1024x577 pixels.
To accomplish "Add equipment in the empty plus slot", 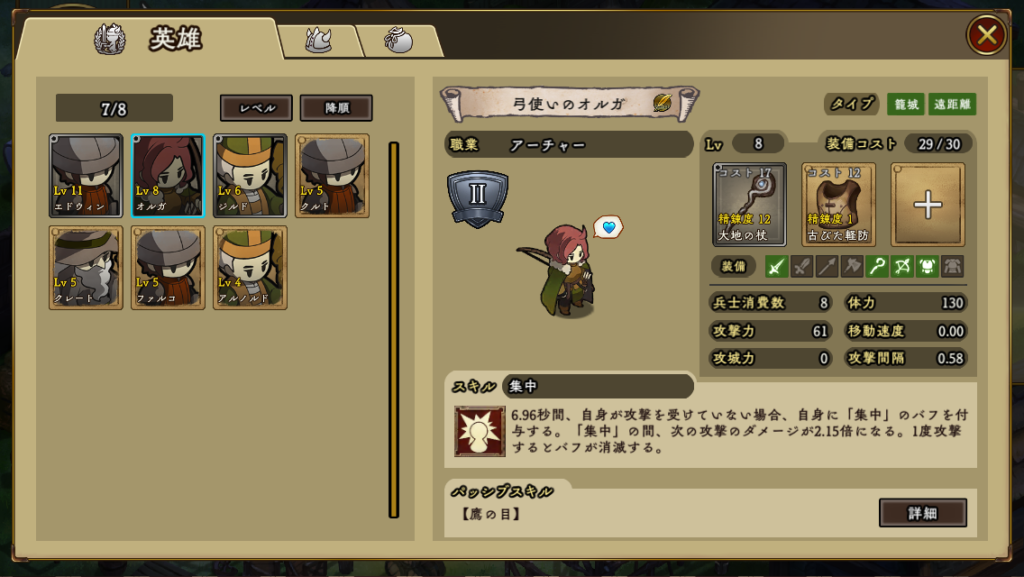I will (x=928, y=204).
